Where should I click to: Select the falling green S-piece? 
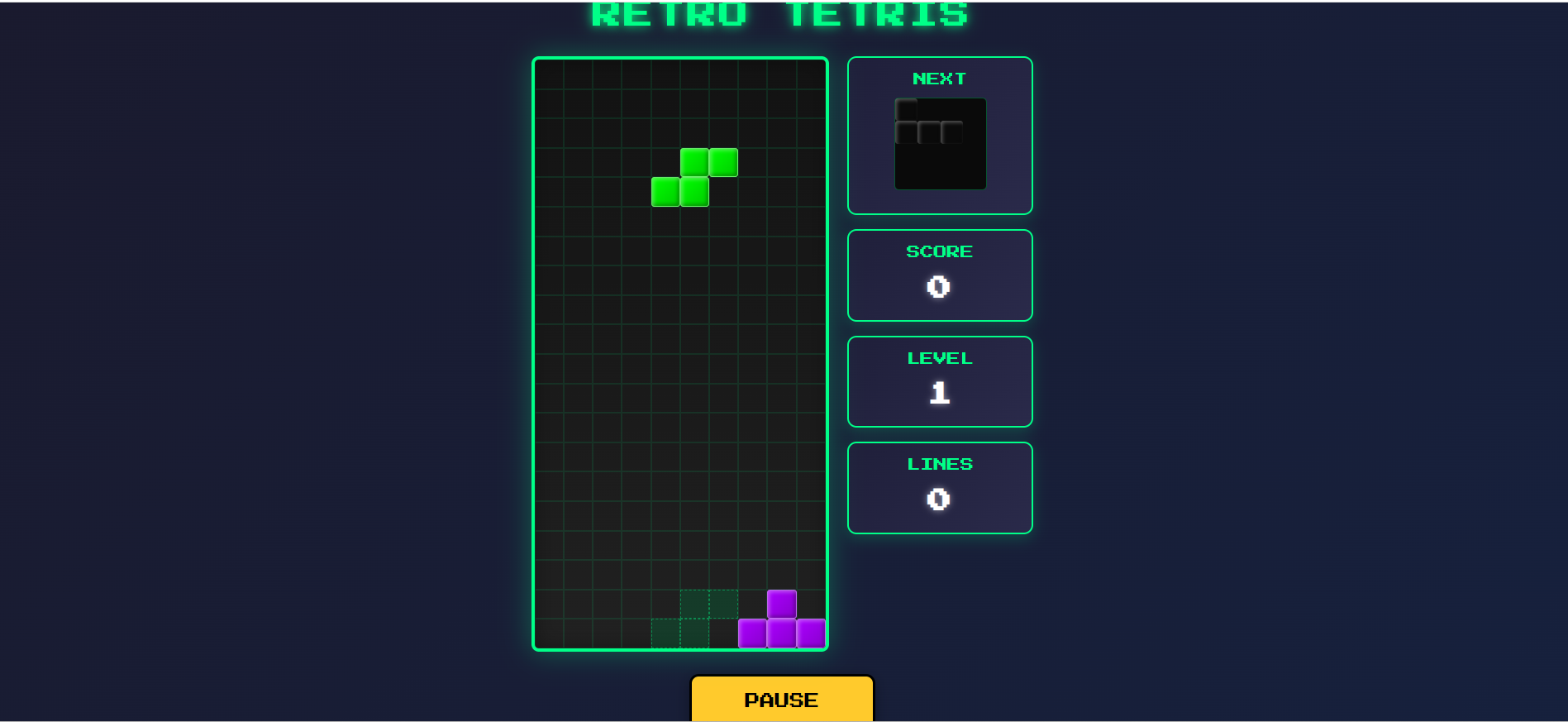click(x=693, y=176)
